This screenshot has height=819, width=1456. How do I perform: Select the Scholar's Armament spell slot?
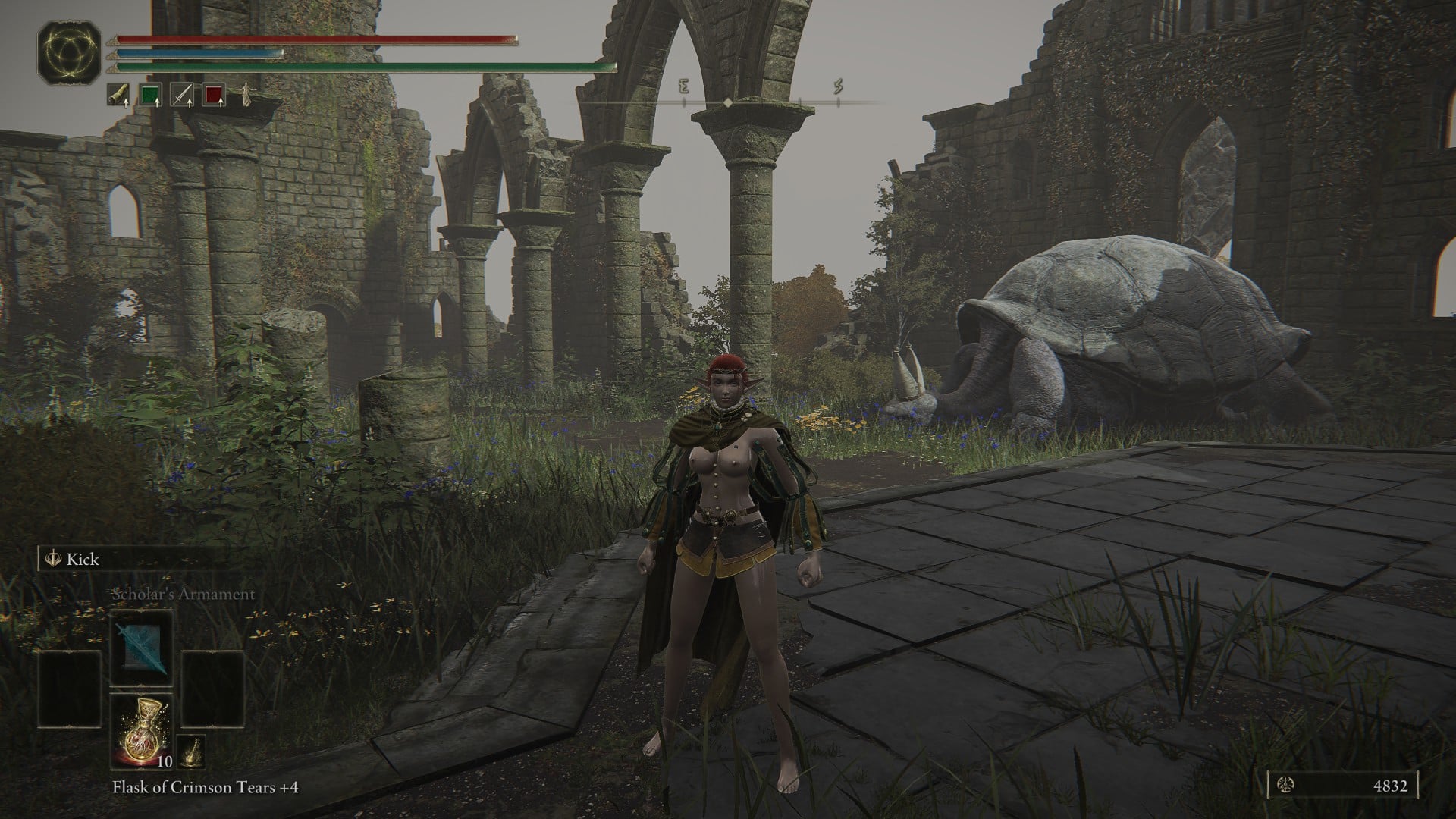tap(141, 649)
